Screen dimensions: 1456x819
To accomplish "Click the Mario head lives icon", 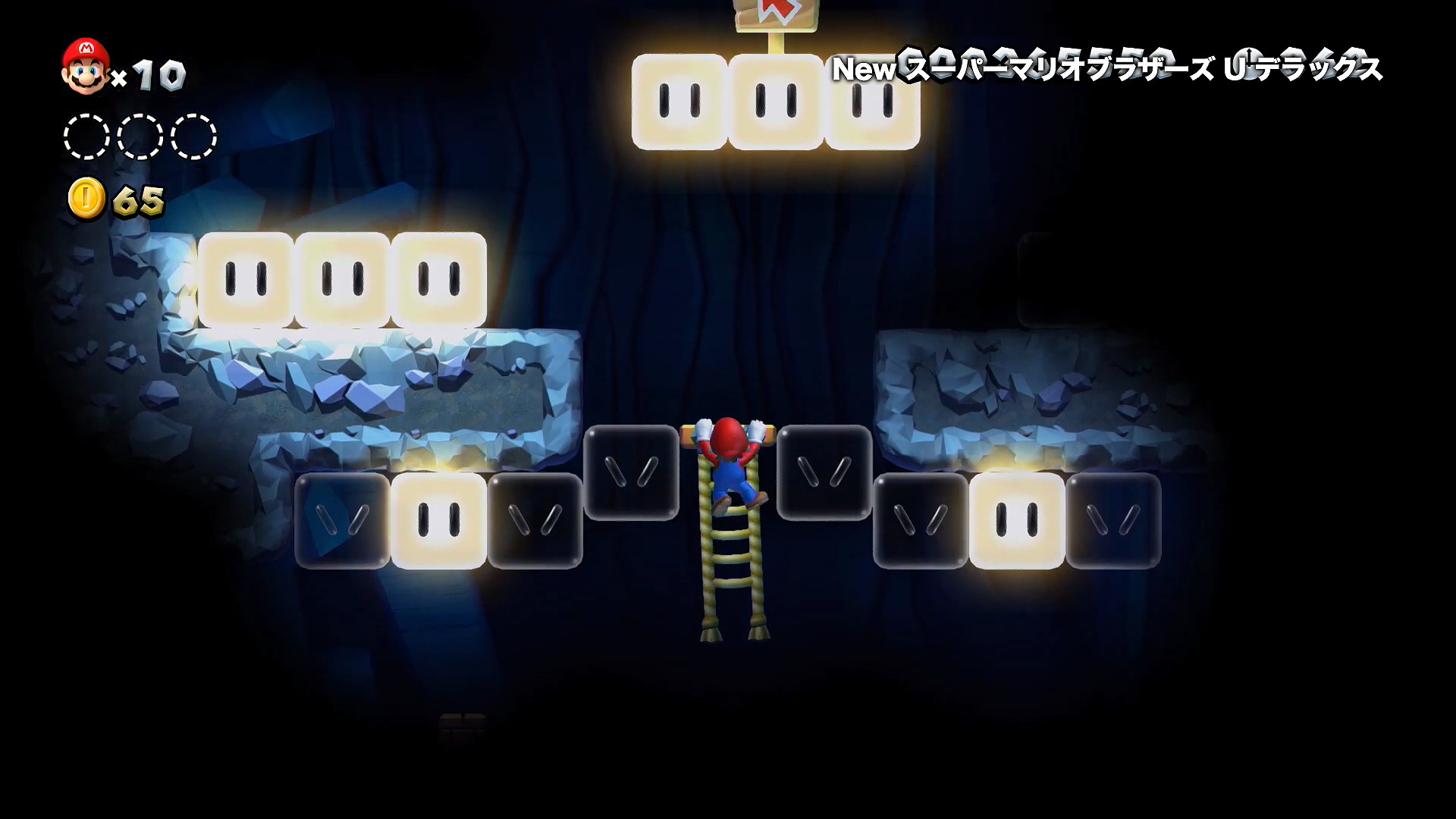I will [85, 67].
